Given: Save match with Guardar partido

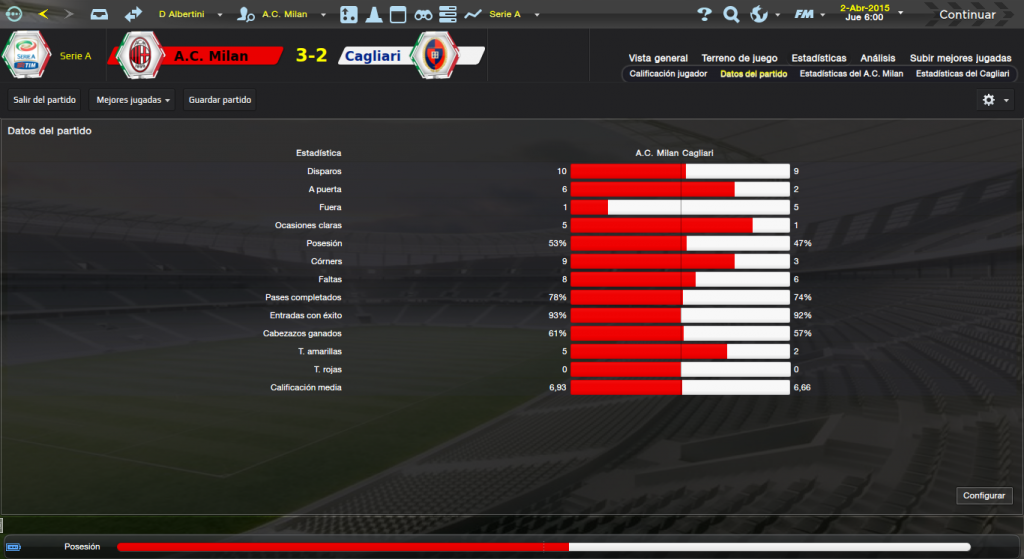Looking at the screenshot, I should [220, 100].
